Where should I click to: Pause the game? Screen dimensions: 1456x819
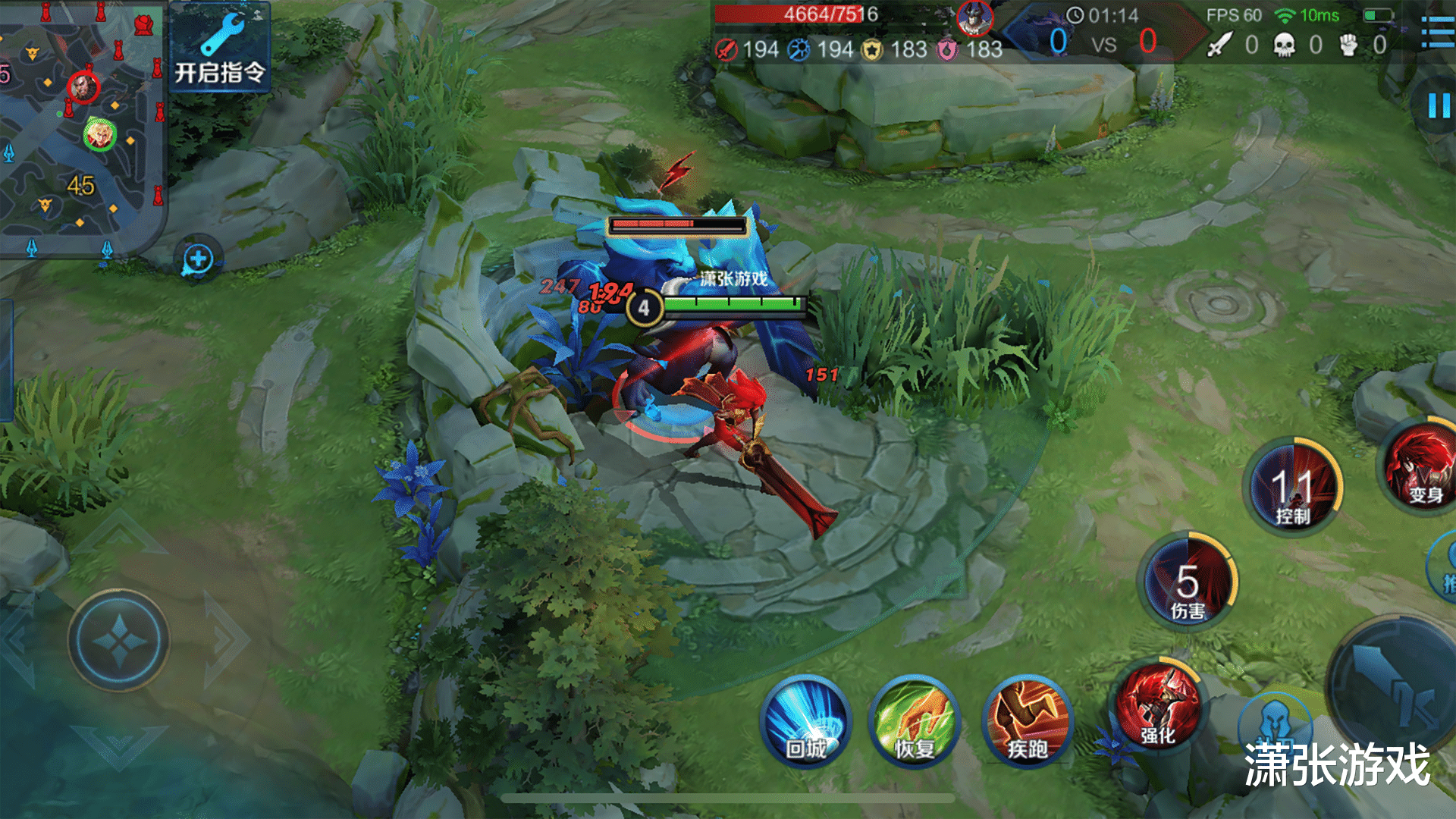click(1438, 105)
